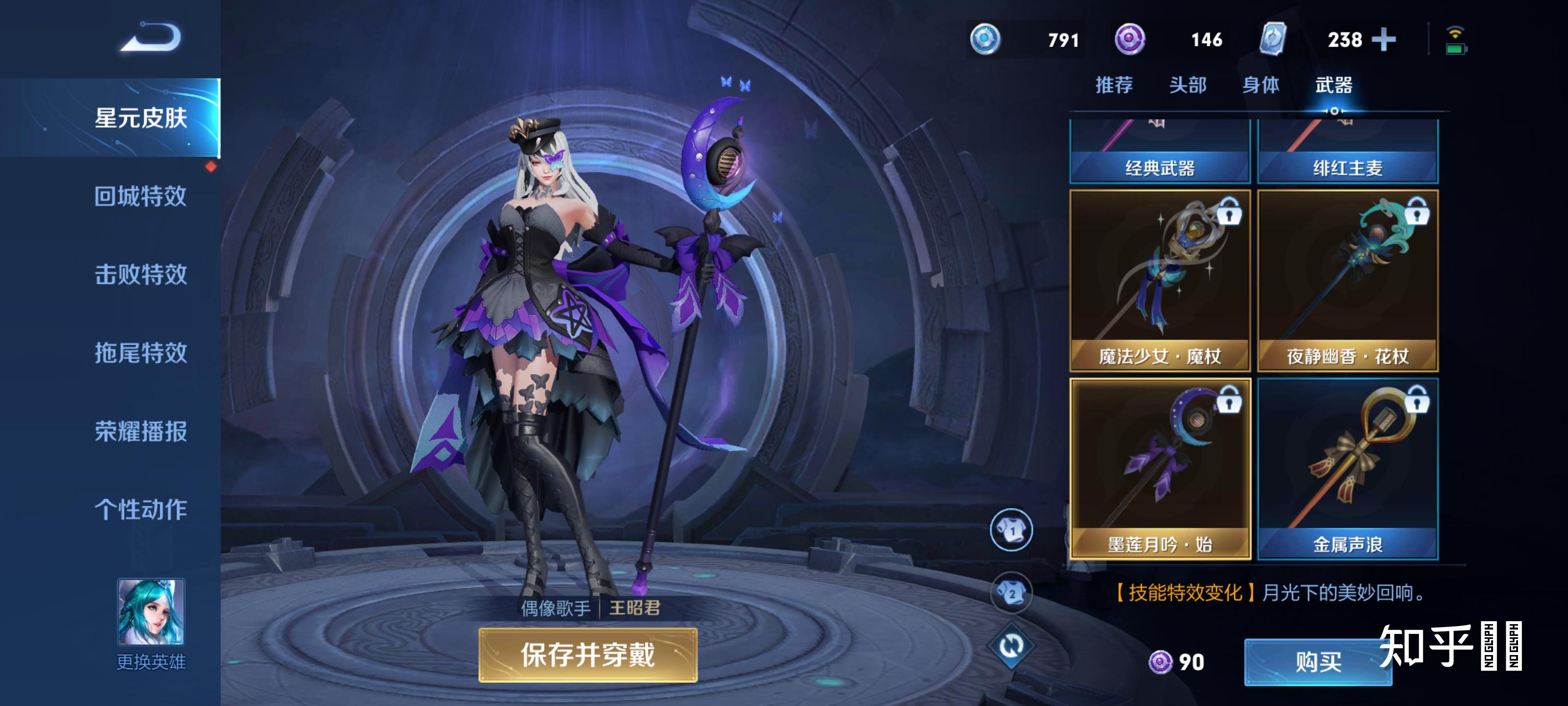Click the 保存并穿戴 button
Viewport: 1568px width, 706px height.
click(588, 655)
